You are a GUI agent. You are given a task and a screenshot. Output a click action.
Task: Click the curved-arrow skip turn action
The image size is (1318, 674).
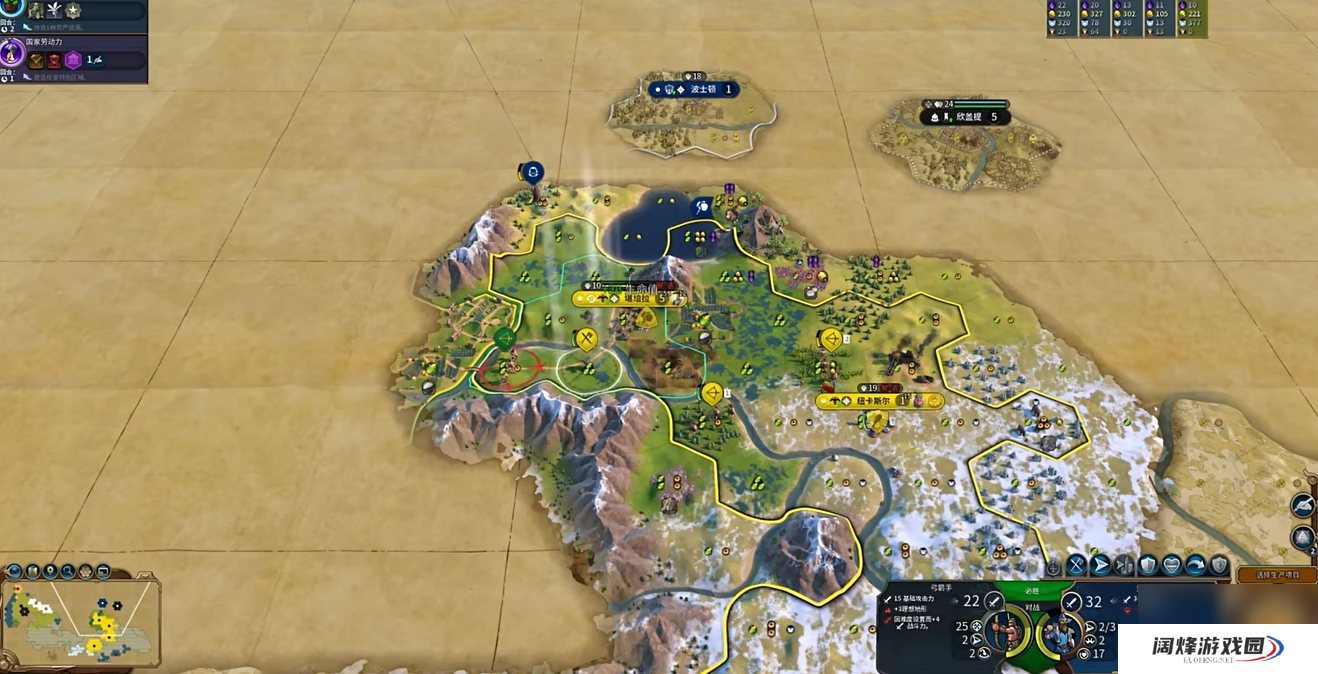pos(1195,565)
